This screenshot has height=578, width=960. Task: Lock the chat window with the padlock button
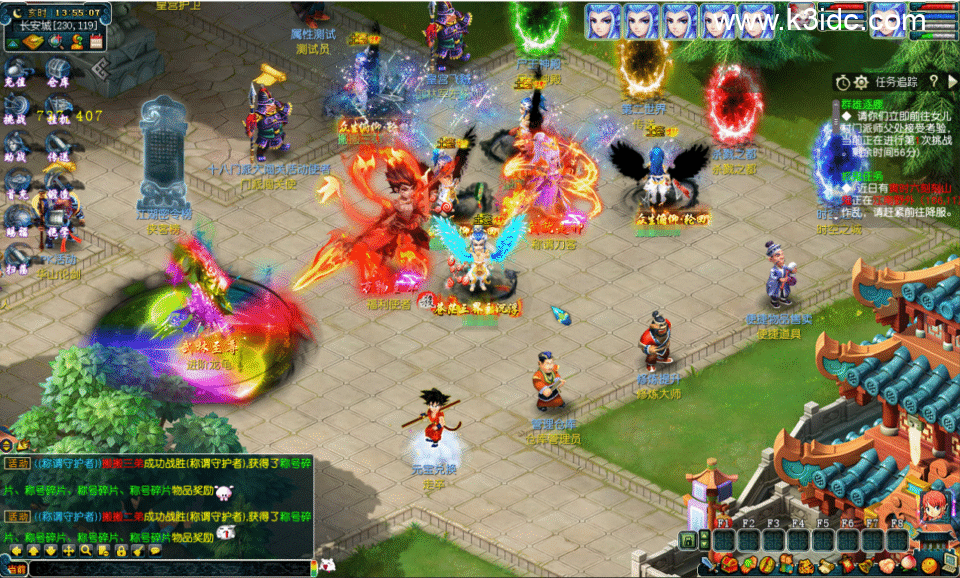tap(124, 550)
